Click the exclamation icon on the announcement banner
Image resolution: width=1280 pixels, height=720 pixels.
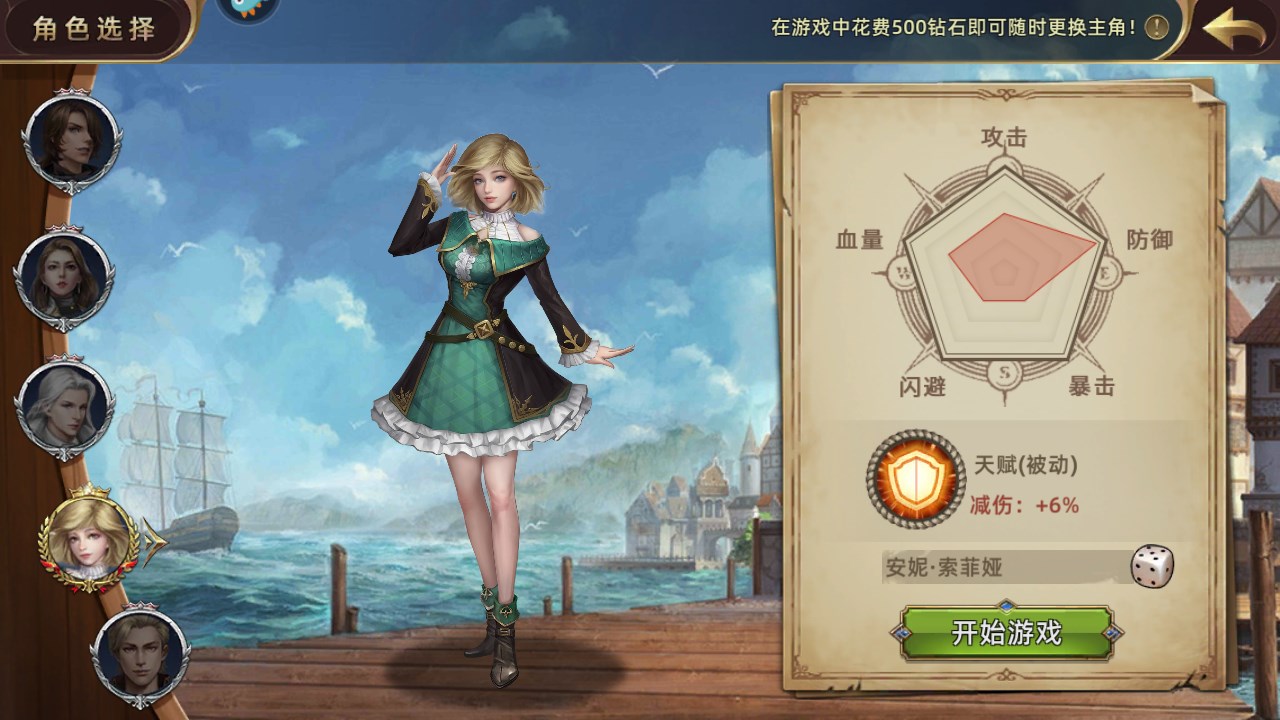tap(1155, 28)
